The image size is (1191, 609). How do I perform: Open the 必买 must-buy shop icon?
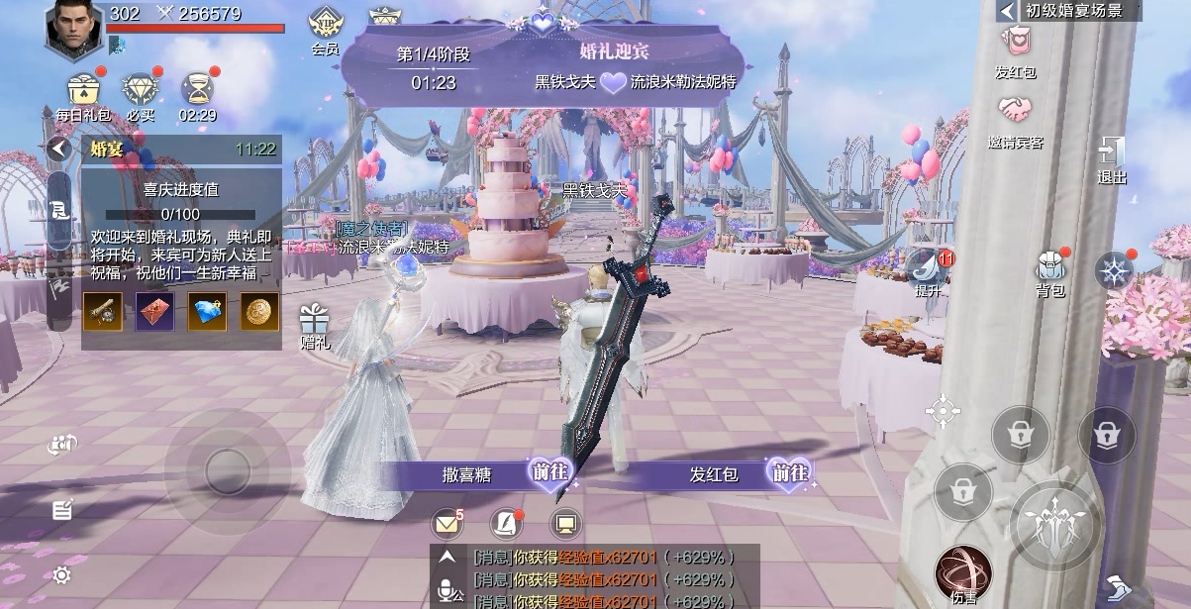(140, 91)
